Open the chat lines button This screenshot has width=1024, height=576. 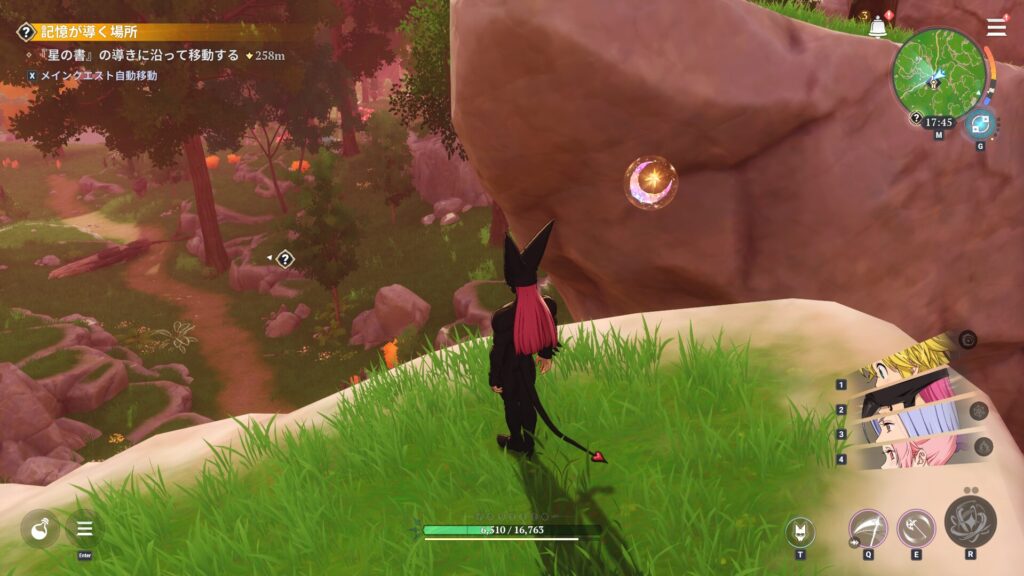(85, 529)
